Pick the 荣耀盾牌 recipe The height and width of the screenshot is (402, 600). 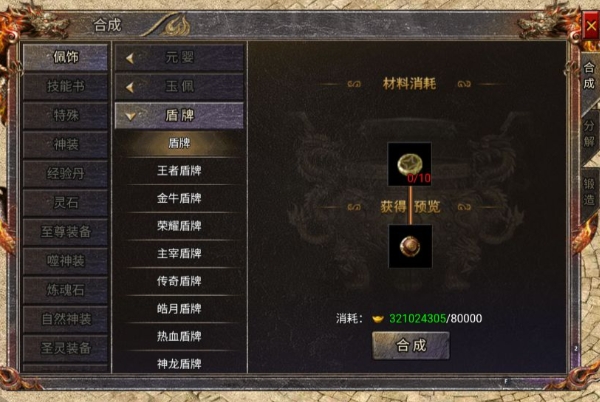click(x=179, y=226)
